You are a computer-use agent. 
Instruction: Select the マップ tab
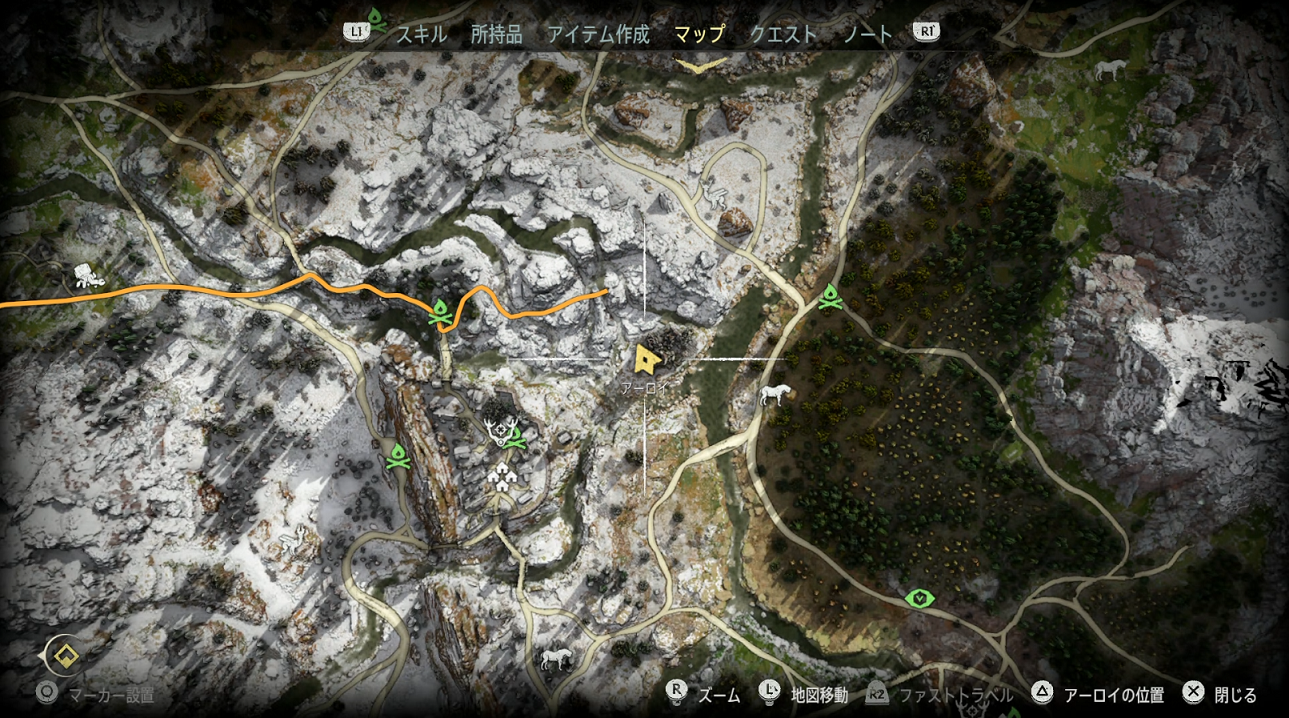700,34
